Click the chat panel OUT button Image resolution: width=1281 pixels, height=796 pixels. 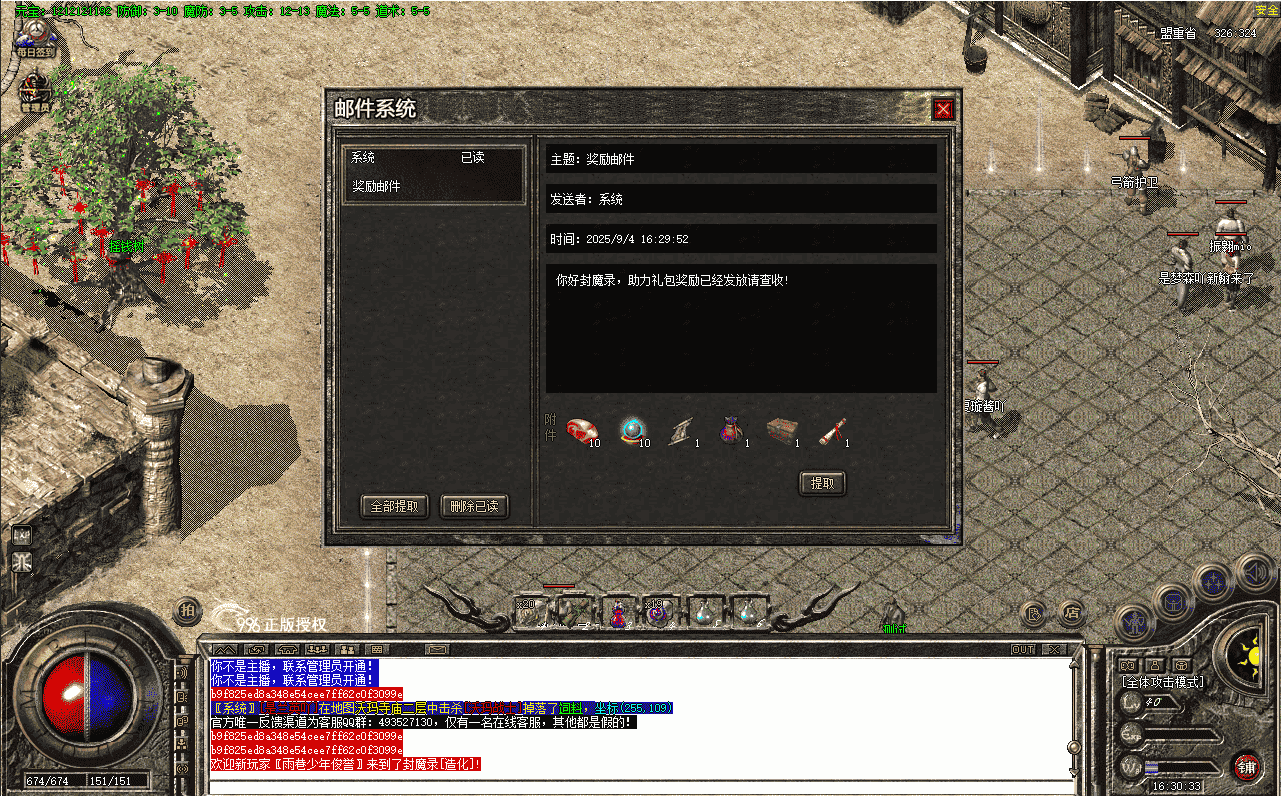[x=1023, y=649]
